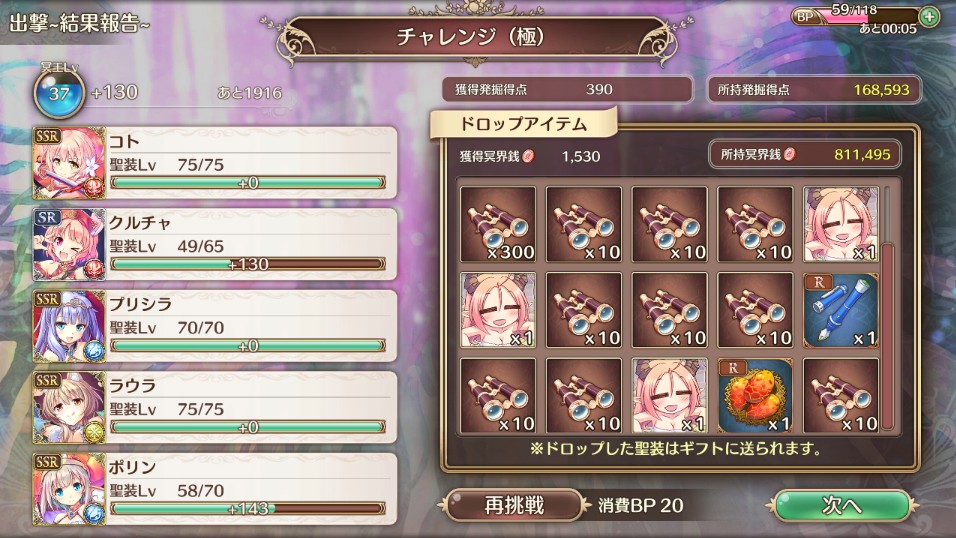The width and height of the screenshot is (956, 538).
Task: Select the x300 binoculars drop item
Action: click(498, 223)
